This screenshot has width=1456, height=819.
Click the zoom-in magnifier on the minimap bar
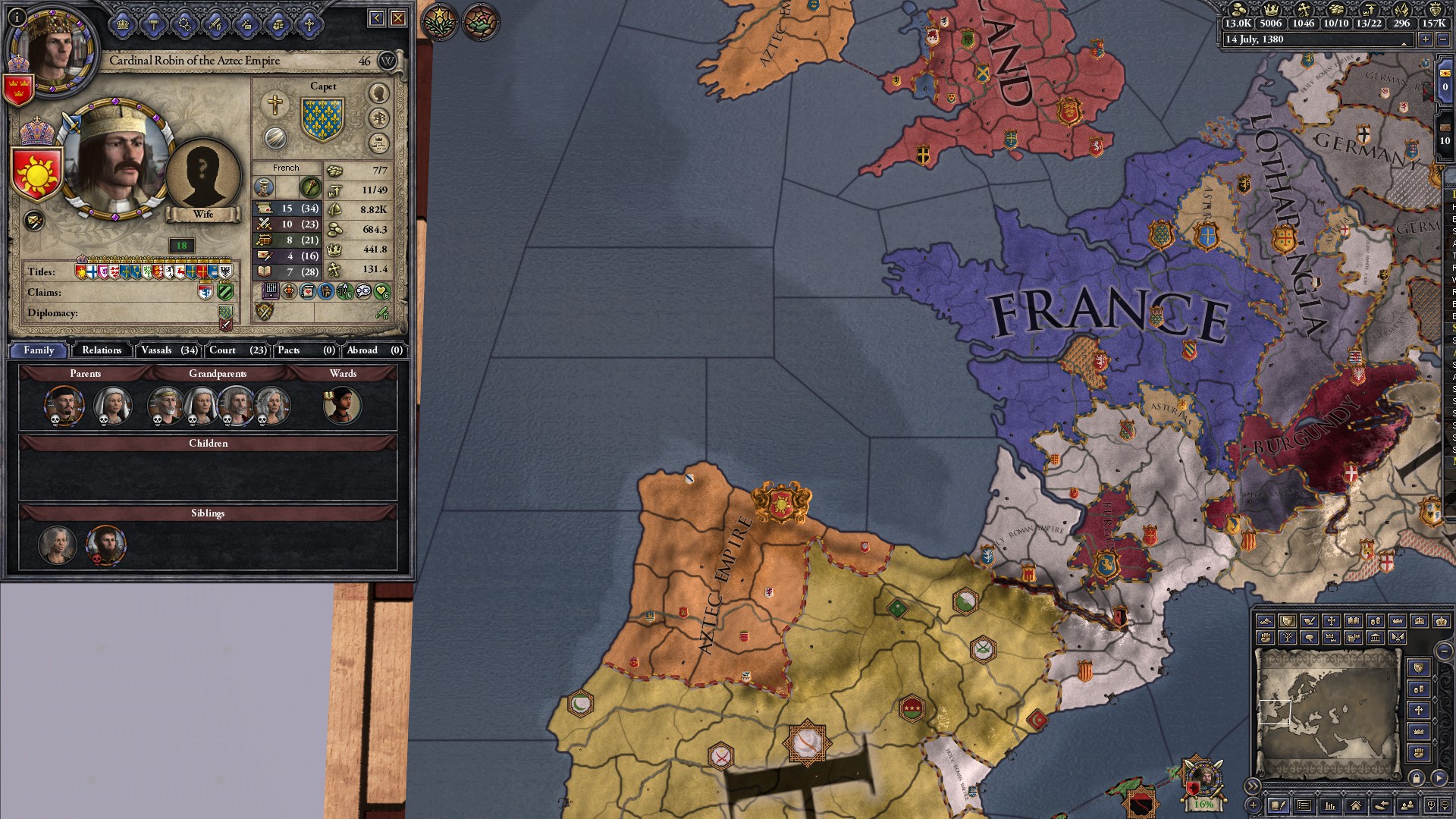[x=1432, y=806]
